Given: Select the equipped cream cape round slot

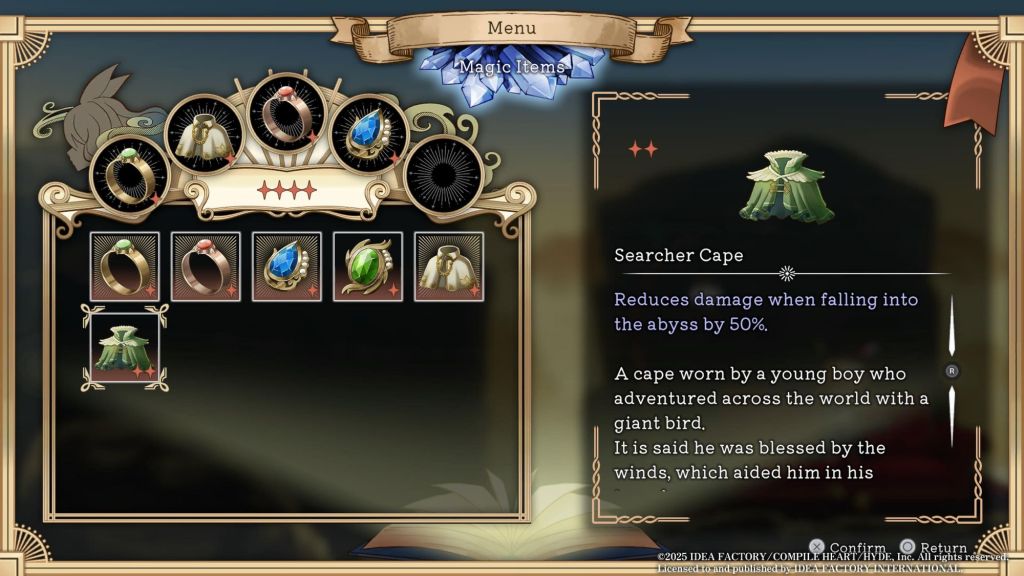Looking at the screenshot, I should click(x=204, y=134).
